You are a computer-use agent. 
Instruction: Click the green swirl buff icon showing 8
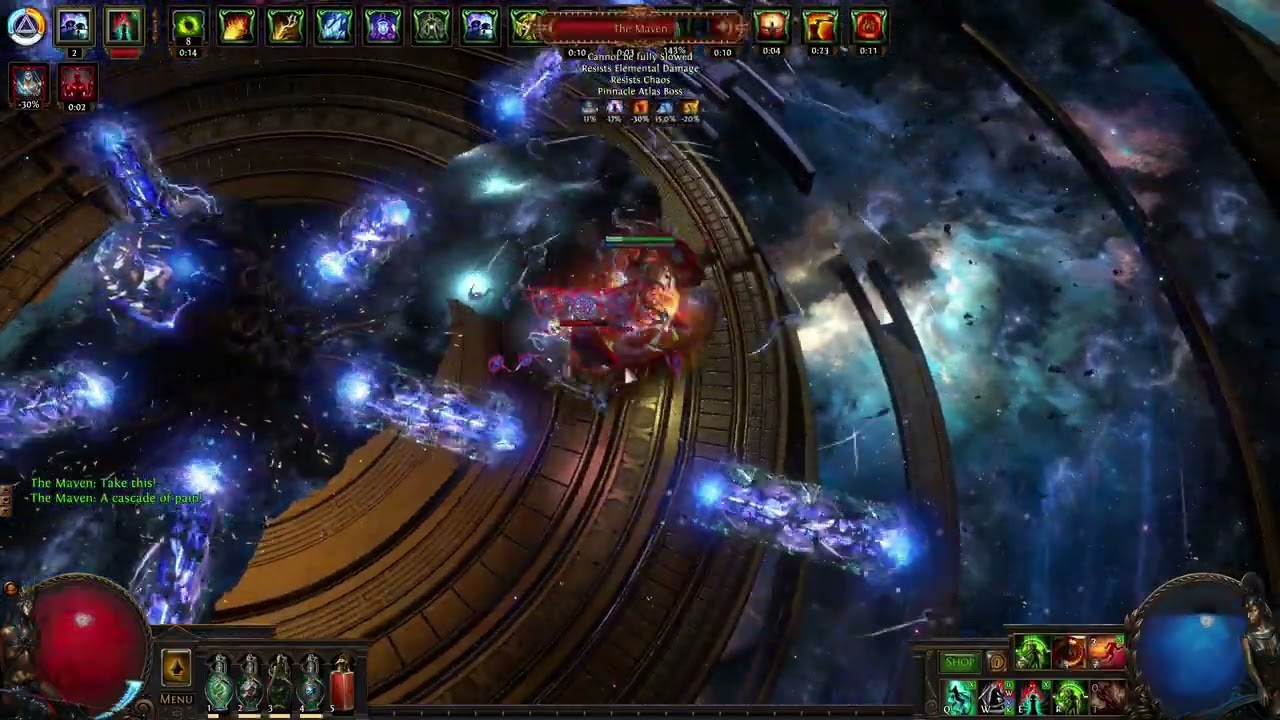[x=187, y=27]
